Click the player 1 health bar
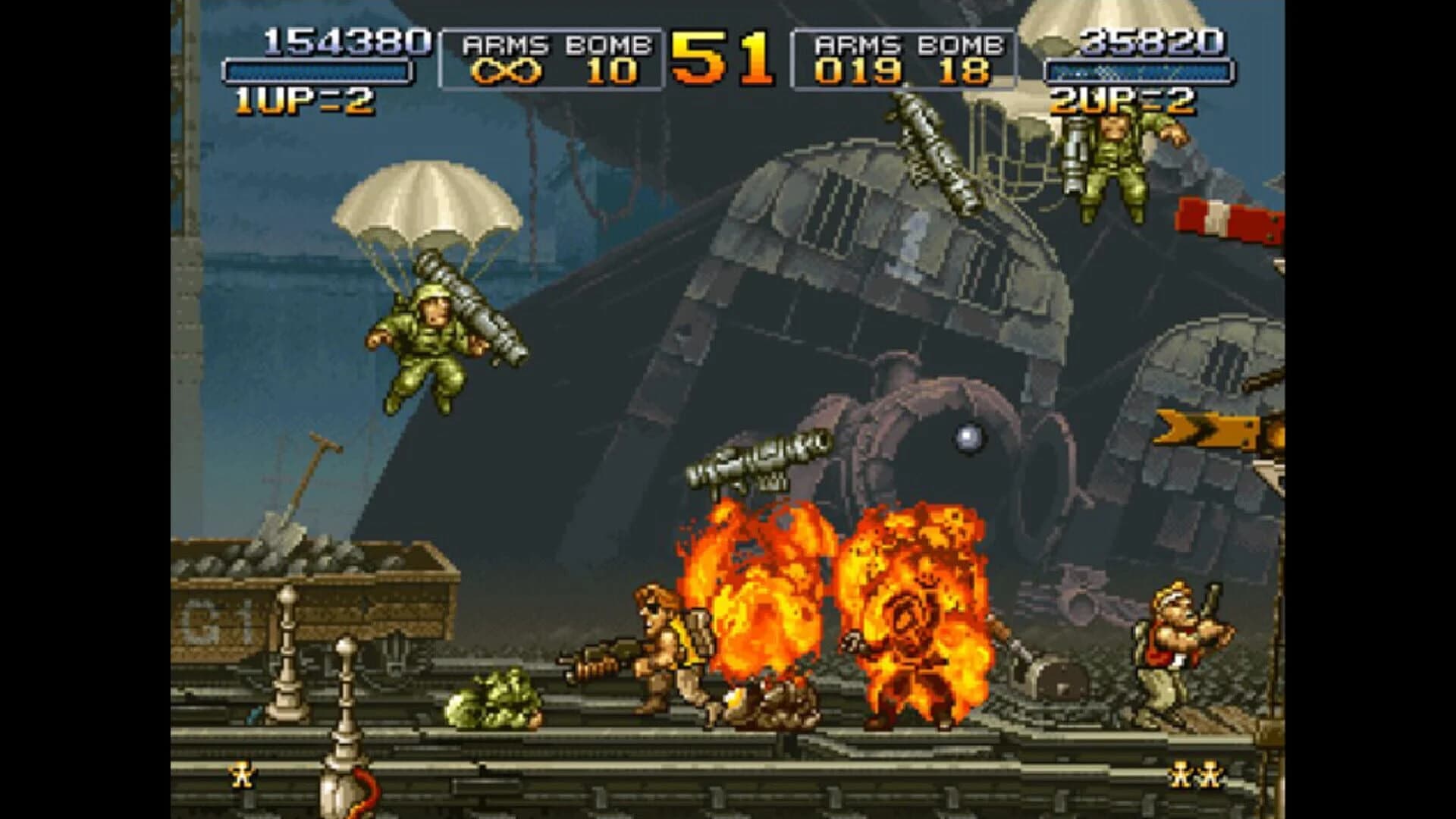The image size is (1456, 819). [318, 72]
